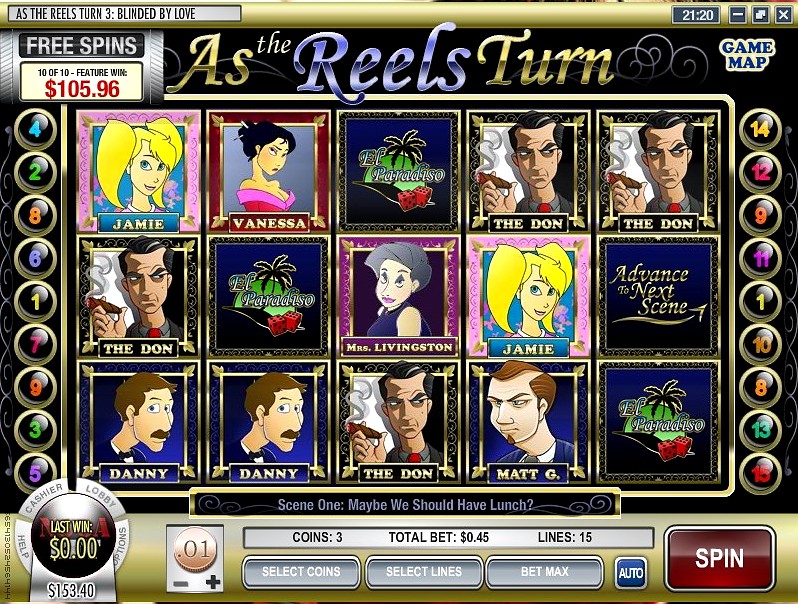Select payline number 14 indicator

[x=759, y=128]
